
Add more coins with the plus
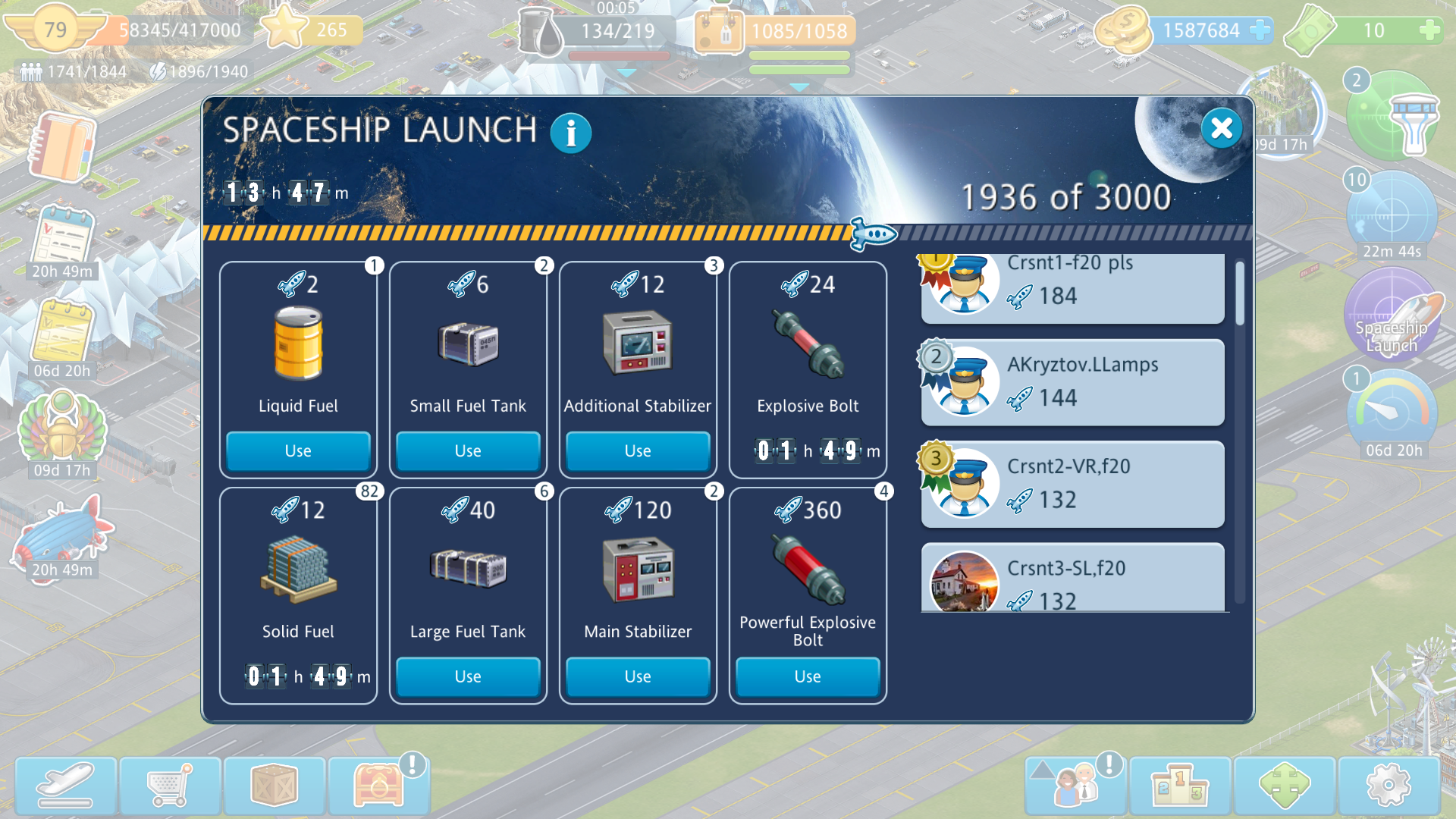1260,30
